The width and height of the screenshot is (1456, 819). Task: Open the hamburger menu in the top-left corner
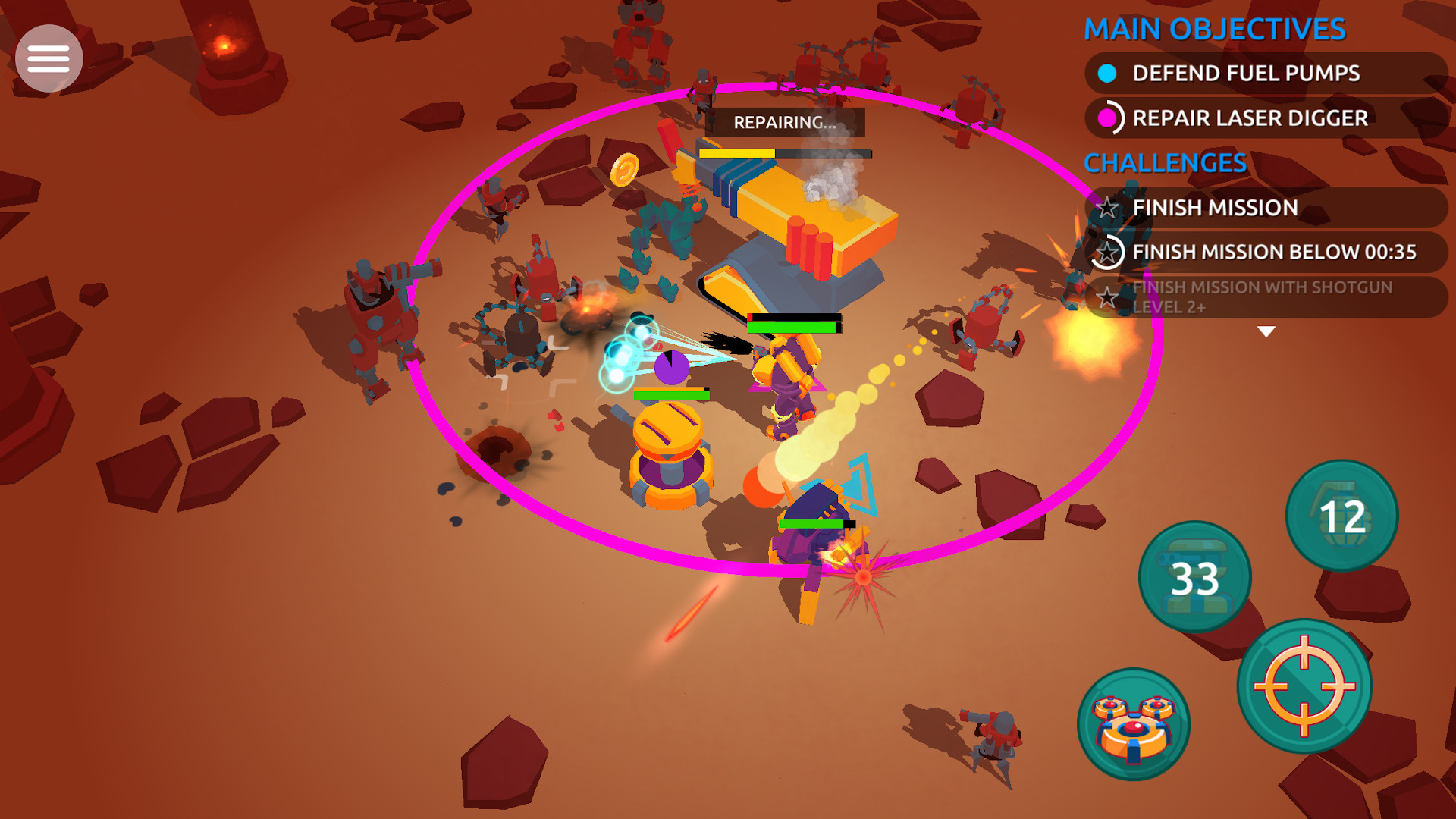click(x=48, y=57)
